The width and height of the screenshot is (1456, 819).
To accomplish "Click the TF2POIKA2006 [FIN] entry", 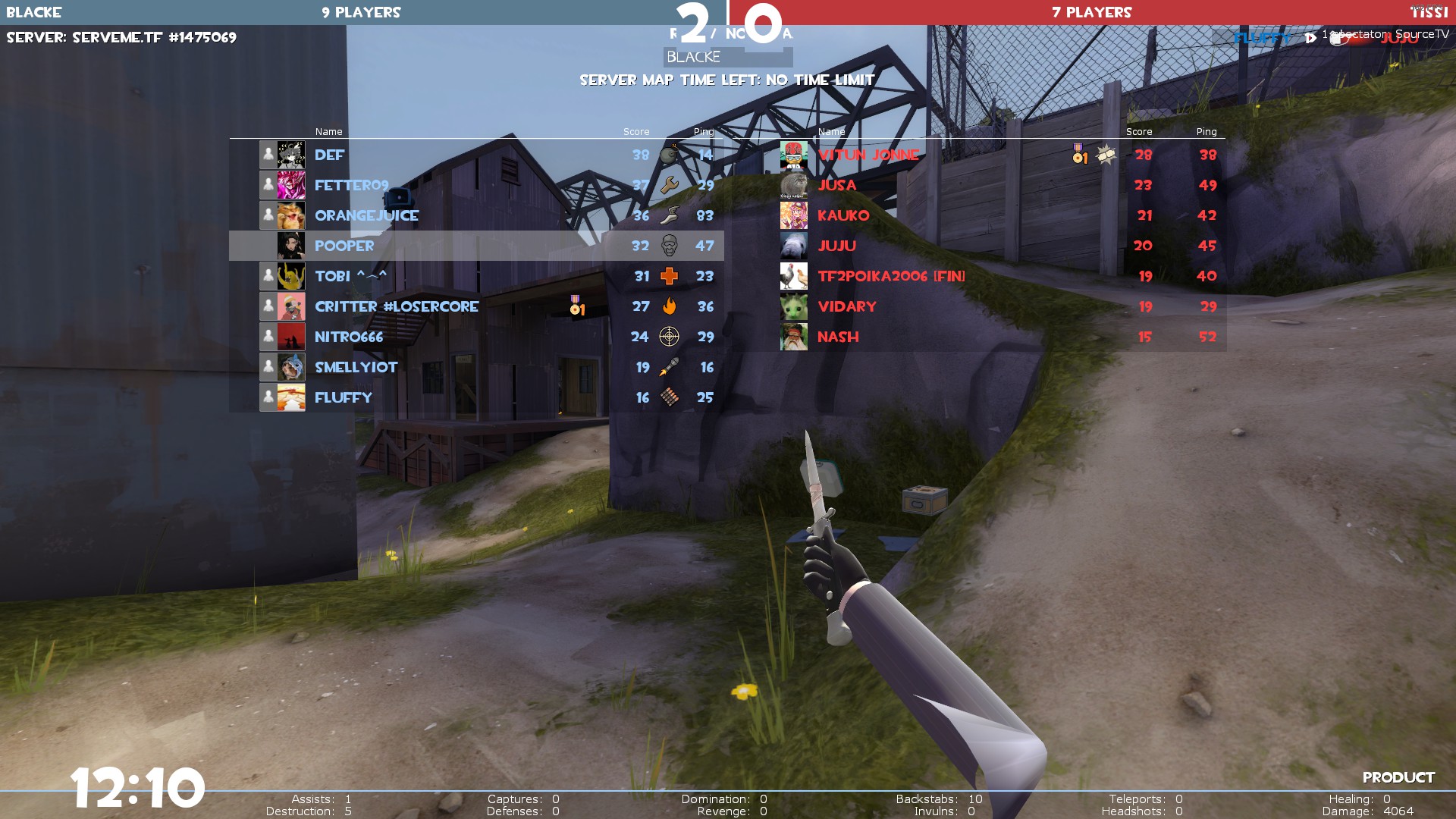I will pos(891,276).
